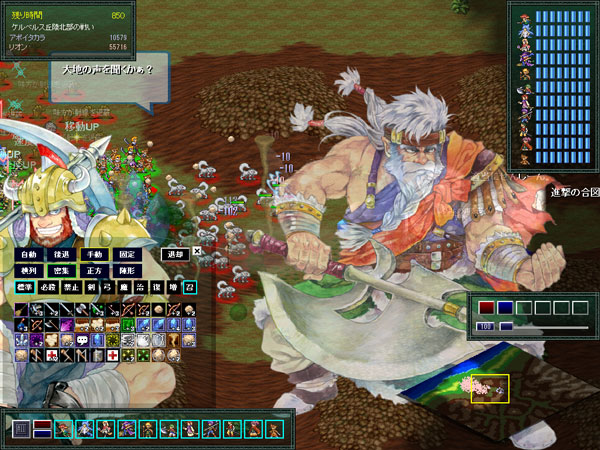Choose the 後退 (fall back) command
The width and height of the screenshot is (600, 450).
[x=61, y=255]
